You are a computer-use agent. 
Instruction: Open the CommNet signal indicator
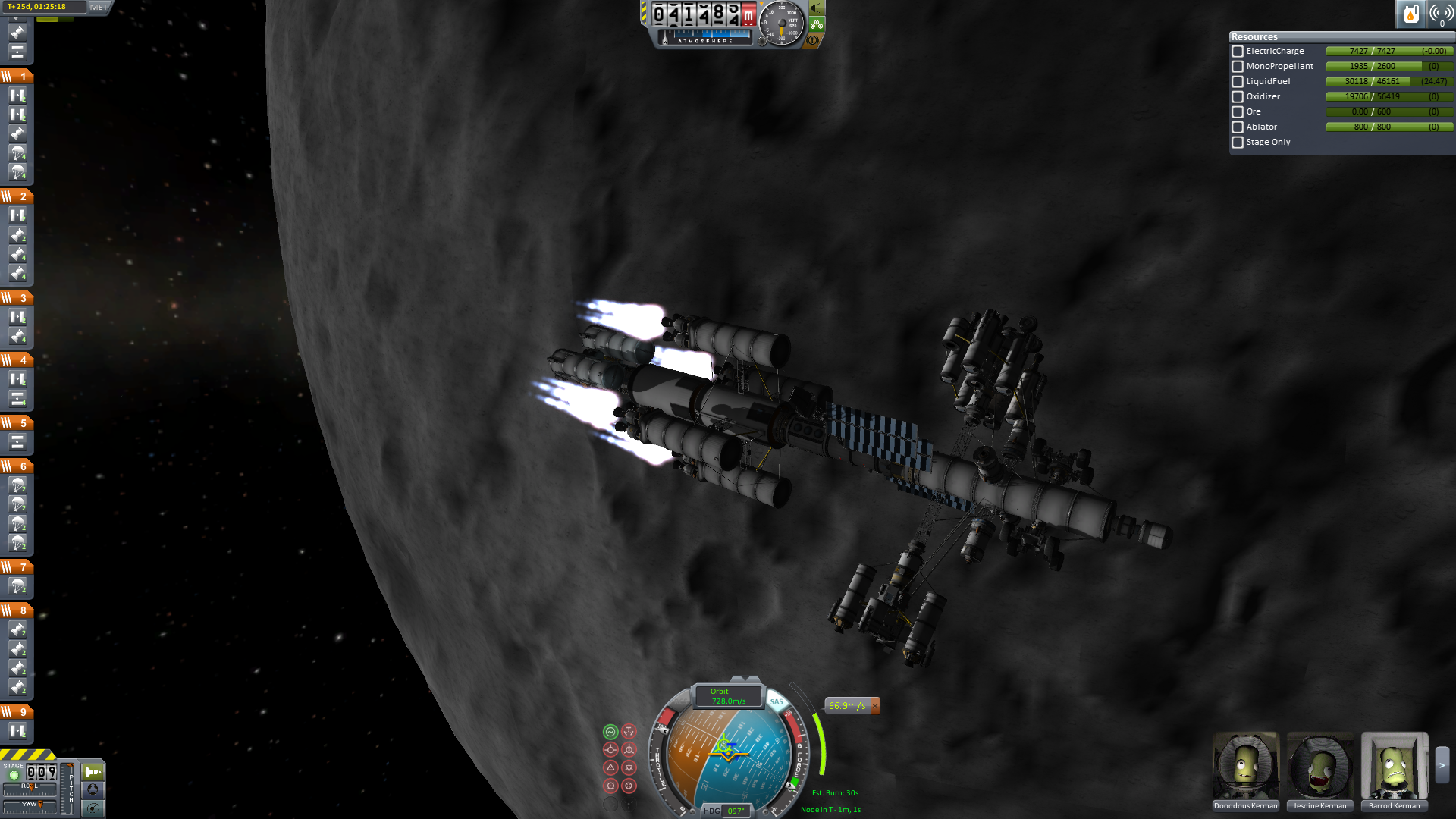1440,14
